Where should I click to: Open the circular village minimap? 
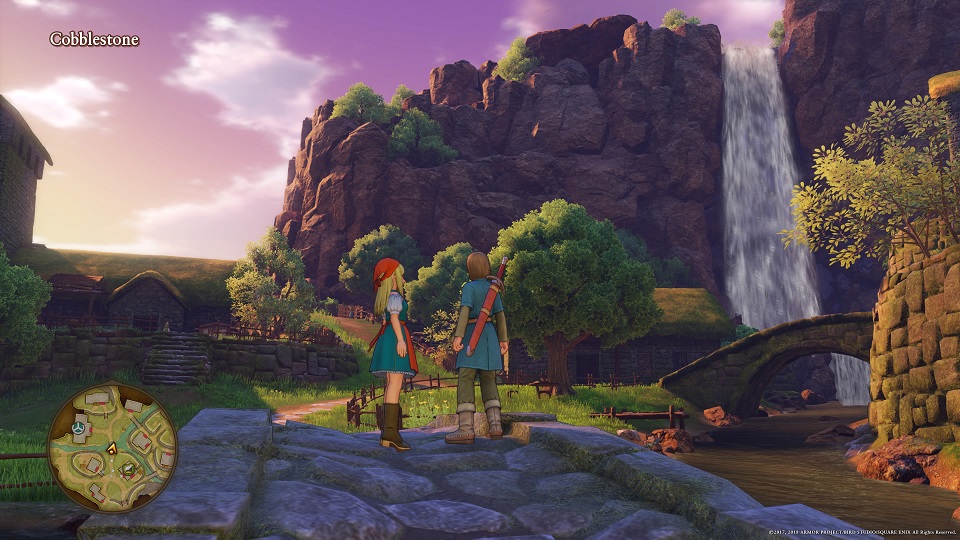click(x=112, y=447)
